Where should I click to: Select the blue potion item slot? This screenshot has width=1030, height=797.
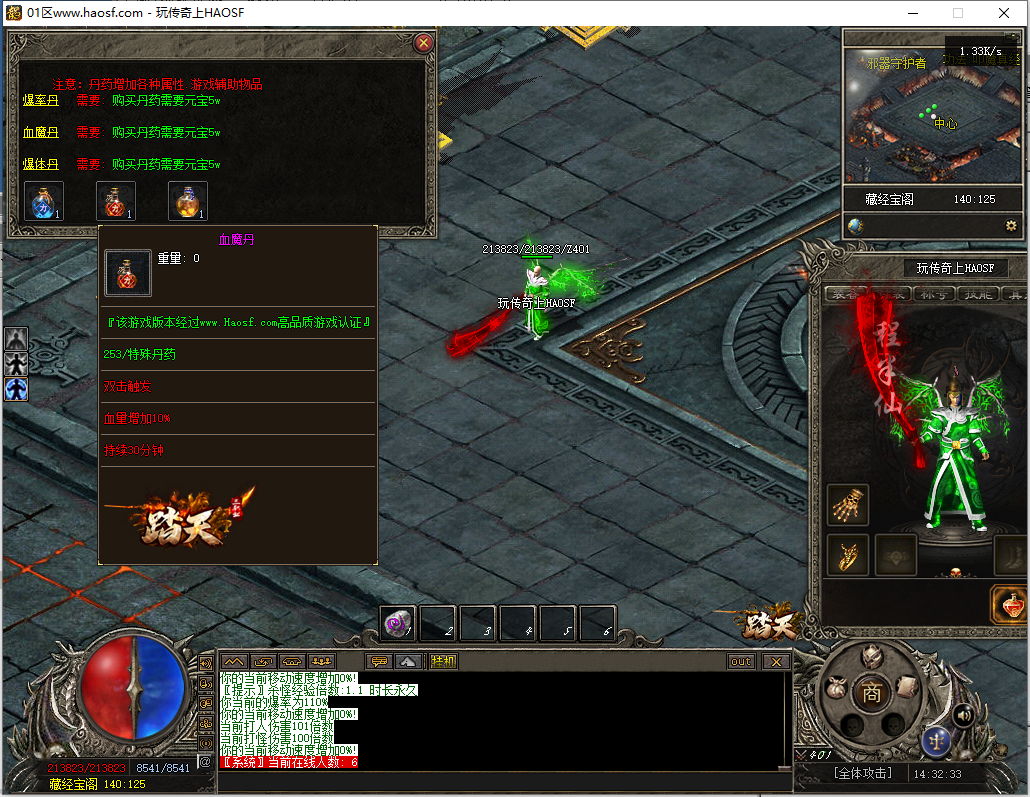[43, 201]
